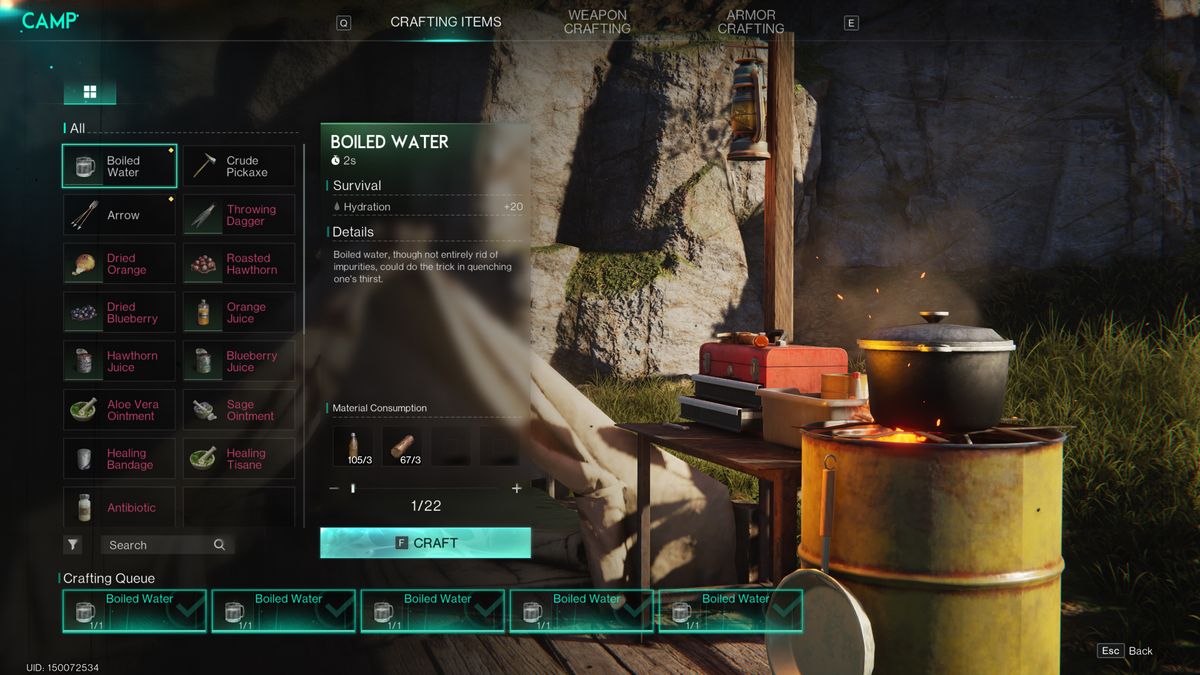Switch to the Weapon Crafting tab
The height and width of the screenshot is (675, 1200).
pos(597,22)
